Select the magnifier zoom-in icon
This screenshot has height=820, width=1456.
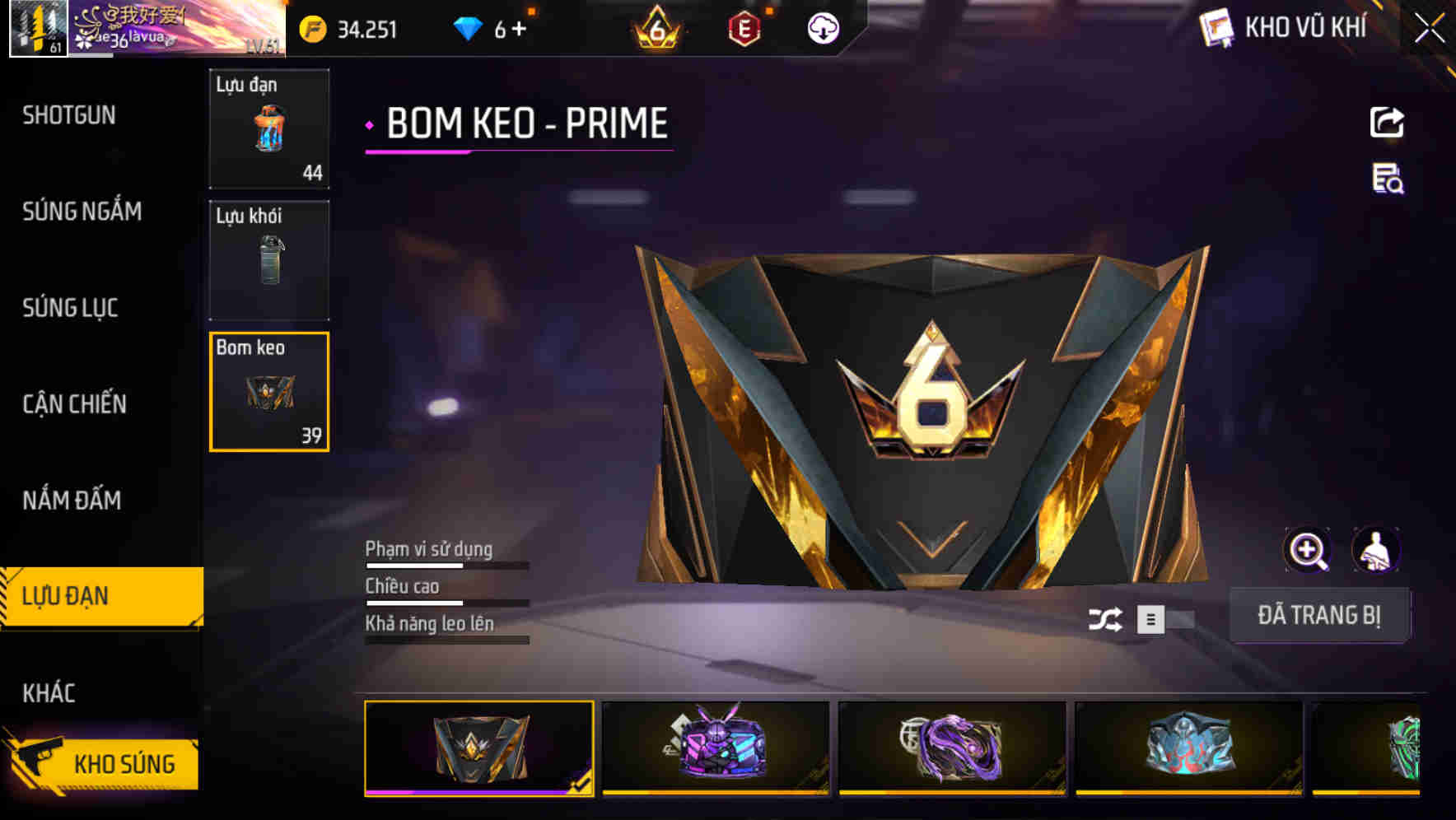(x=1307, y=550)
